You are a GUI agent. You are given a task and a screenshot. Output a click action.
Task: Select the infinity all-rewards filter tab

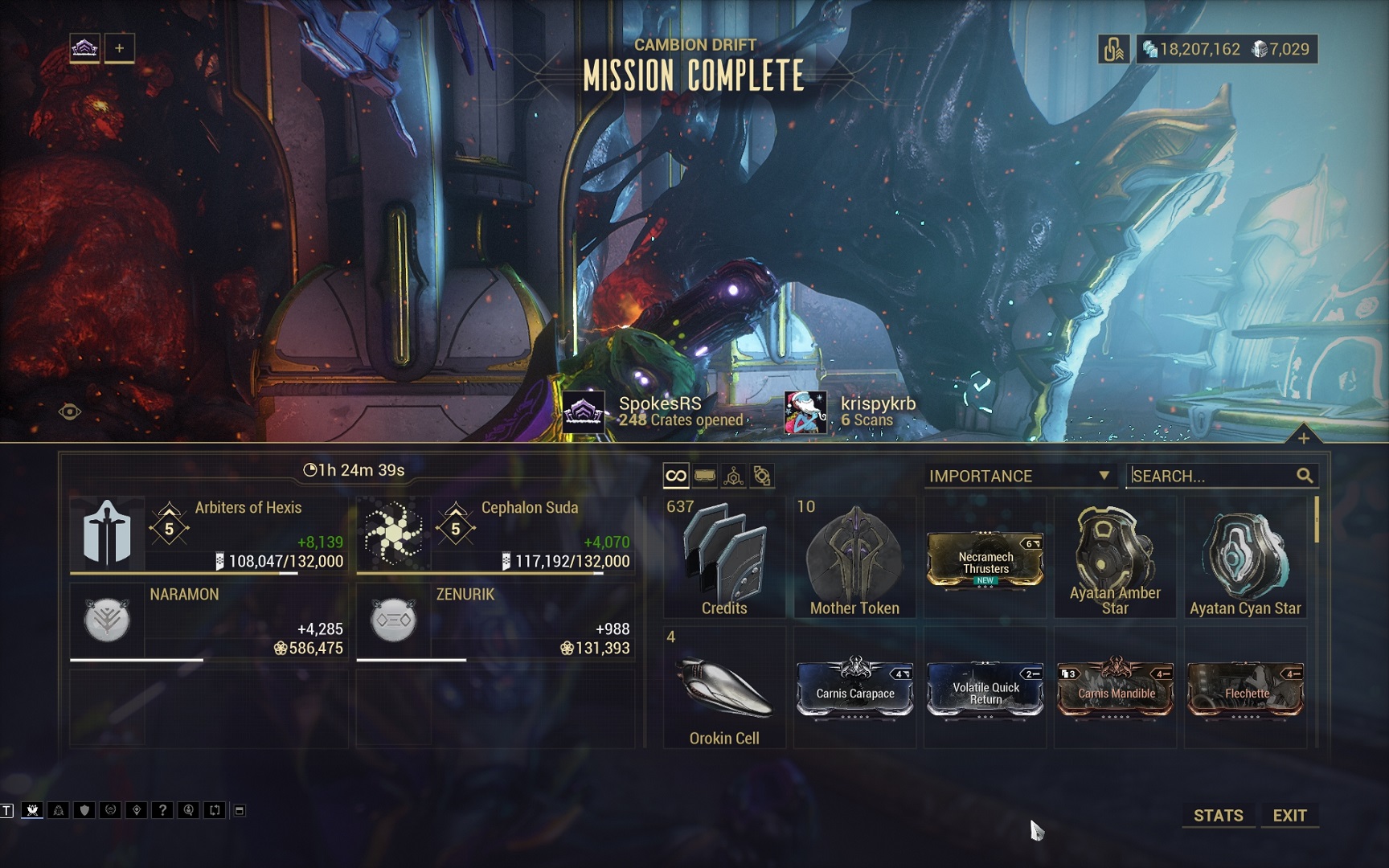(676, 476)
